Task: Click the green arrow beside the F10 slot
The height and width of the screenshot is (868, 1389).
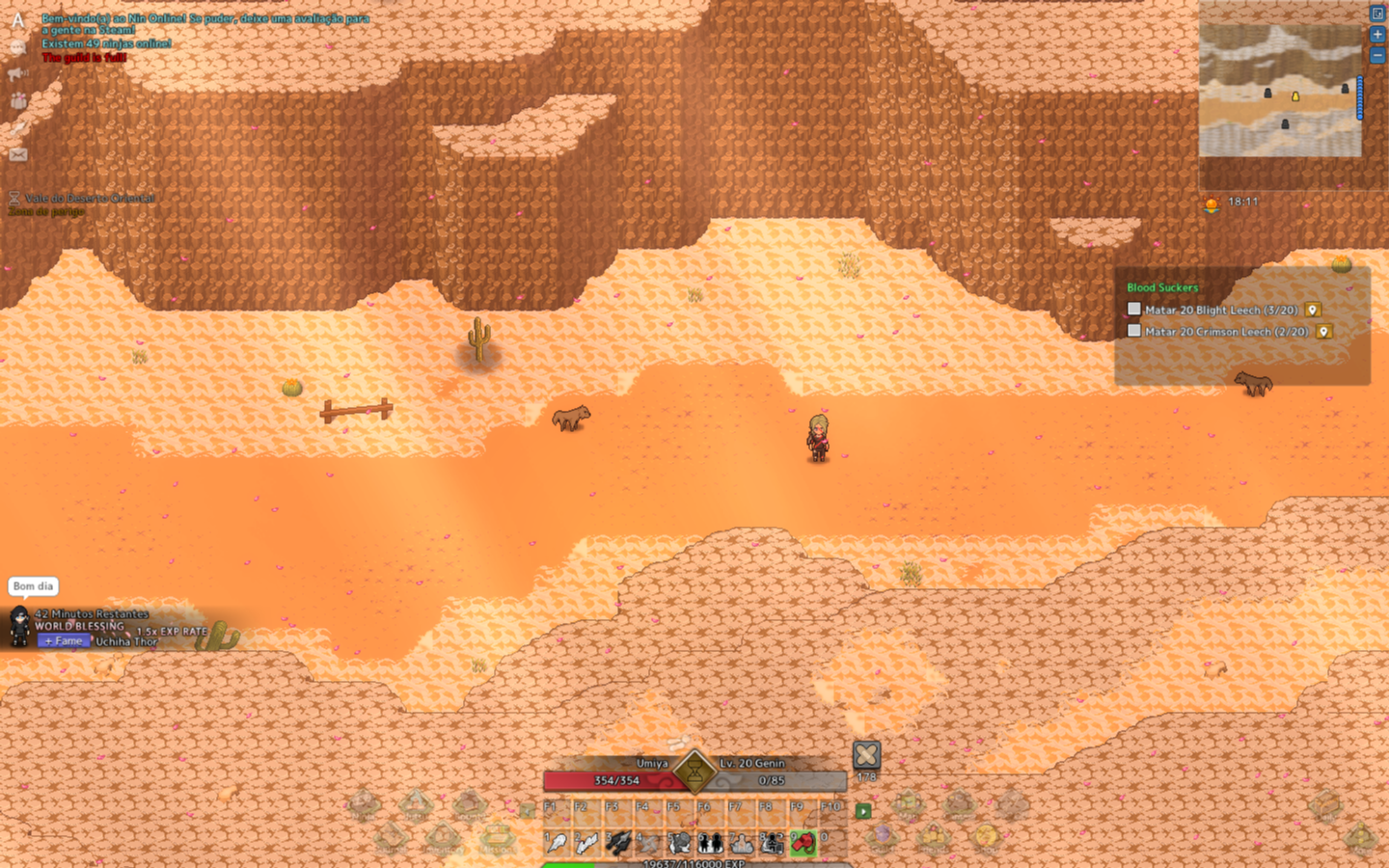Action: [863, 811]
